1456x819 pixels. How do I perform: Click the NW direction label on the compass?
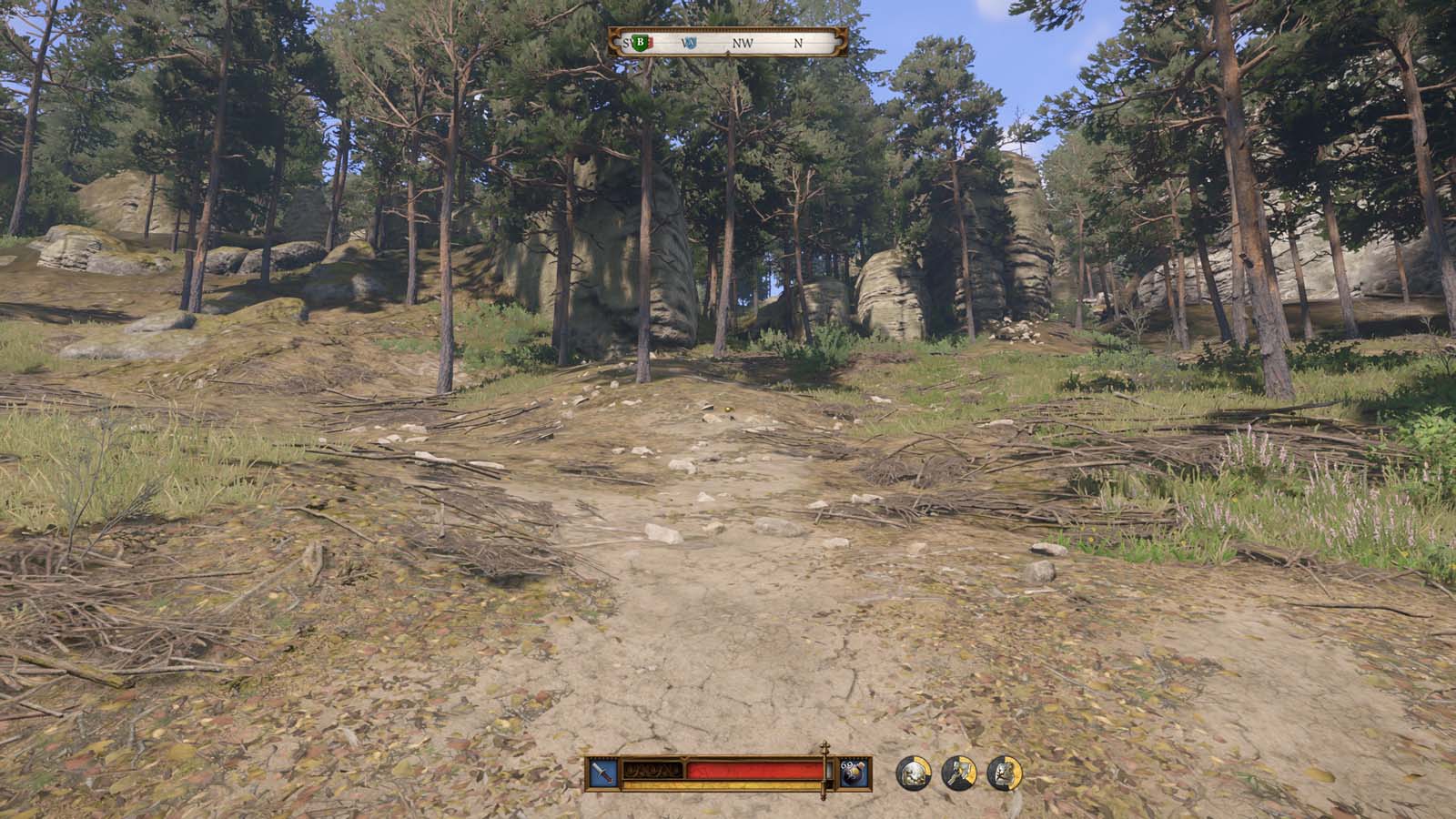743,42
